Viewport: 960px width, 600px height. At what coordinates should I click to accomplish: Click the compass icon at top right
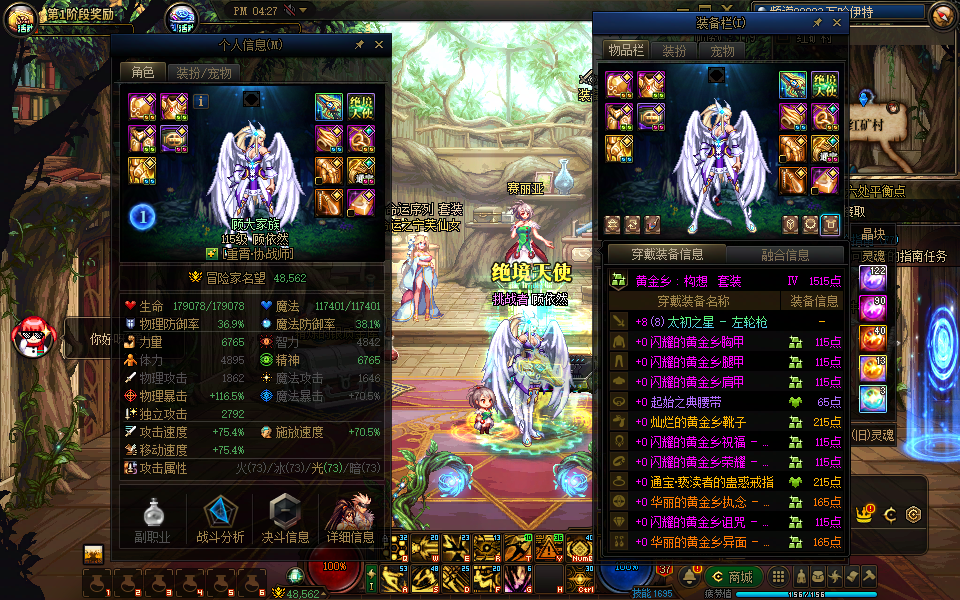[941, 15]
